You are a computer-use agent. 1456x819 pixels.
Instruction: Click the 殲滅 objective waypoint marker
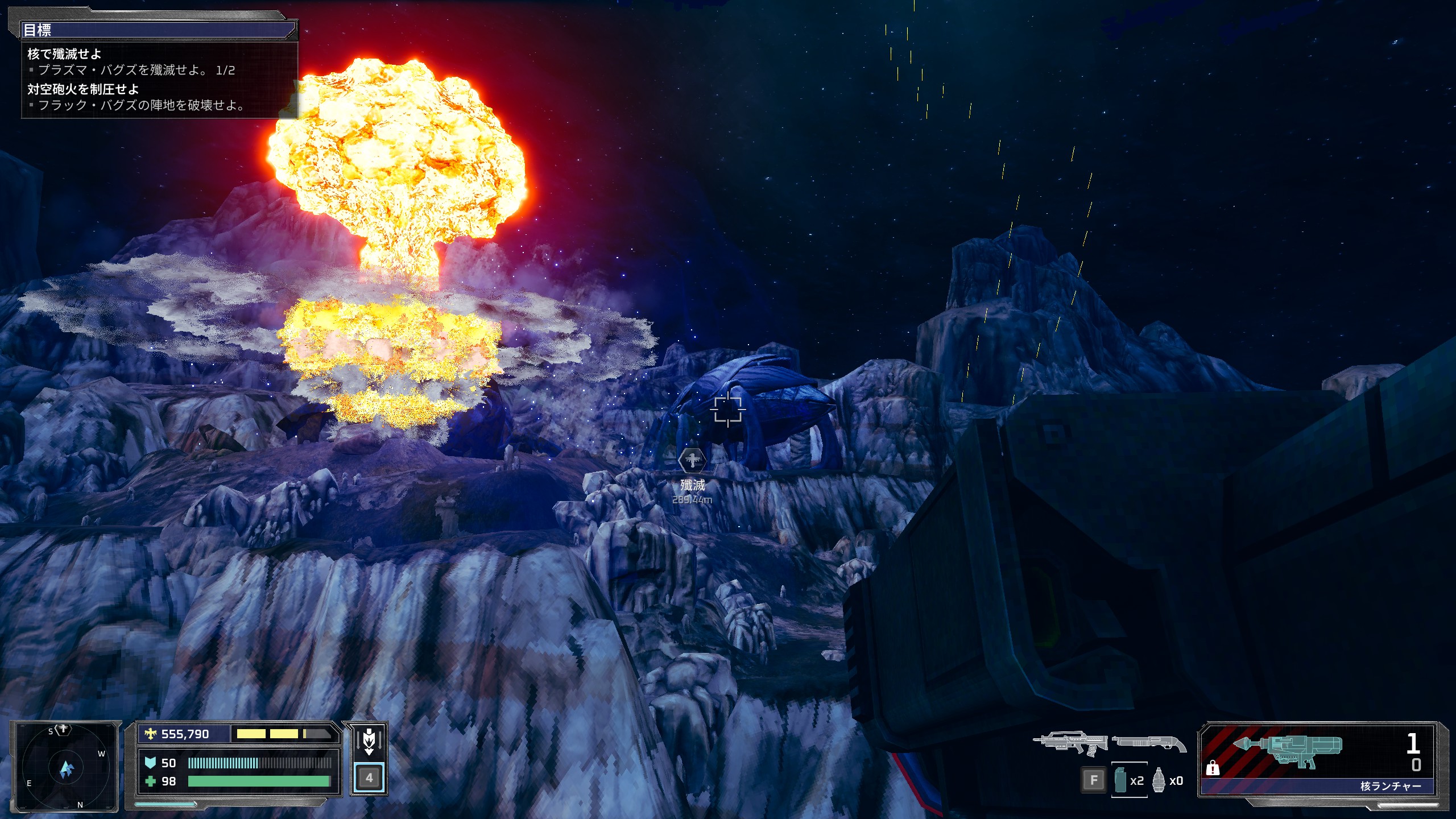pos(692,460)
